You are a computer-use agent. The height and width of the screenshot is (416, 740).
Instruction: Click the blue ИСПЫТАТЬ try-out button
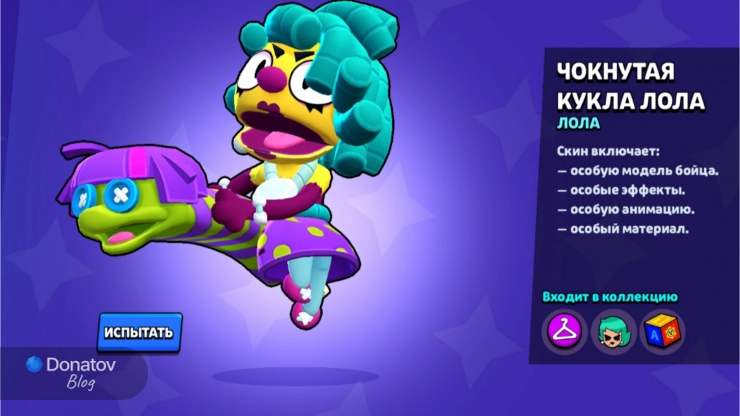click(139, 332)
